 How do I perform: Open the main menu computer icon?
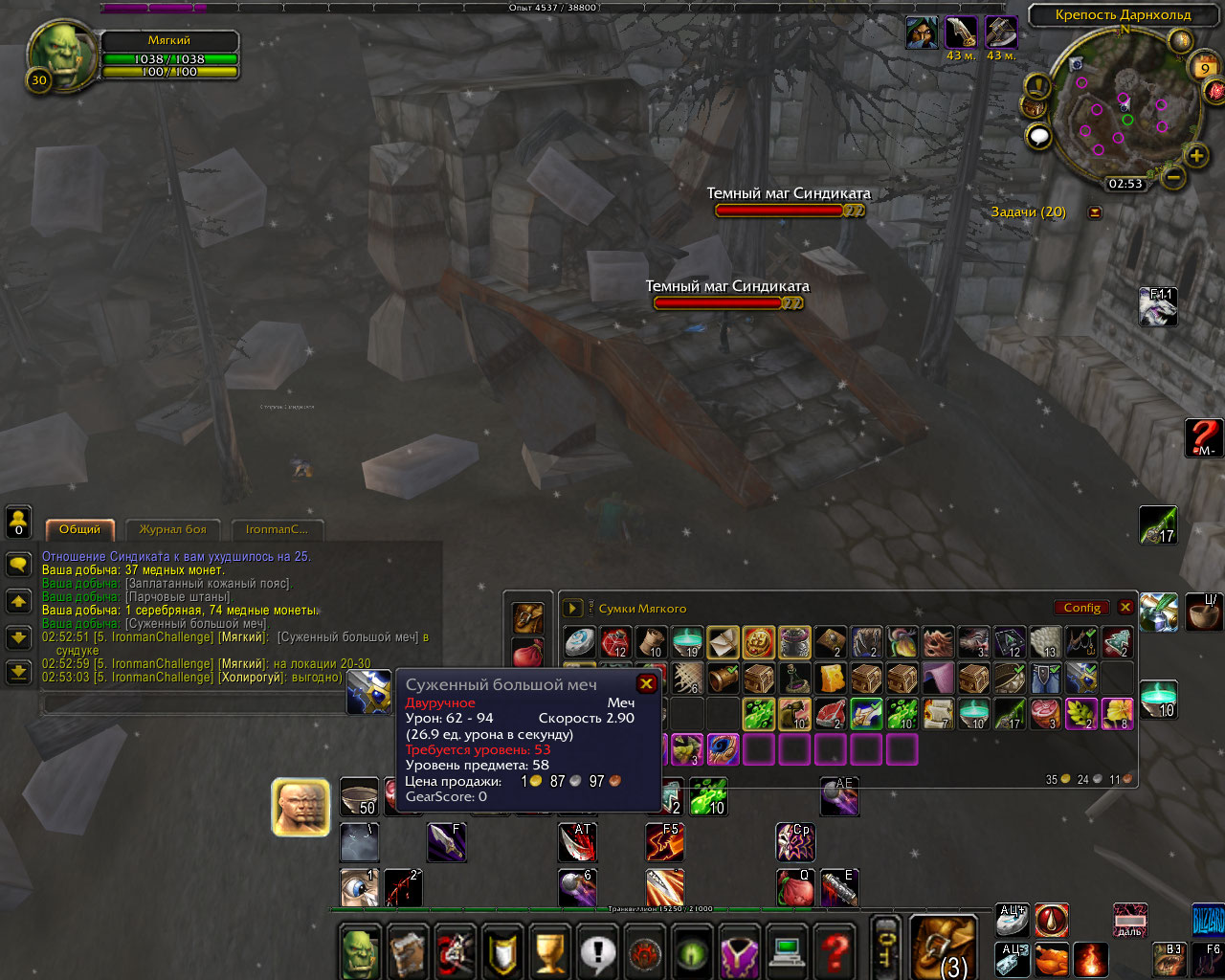point(788,951)
